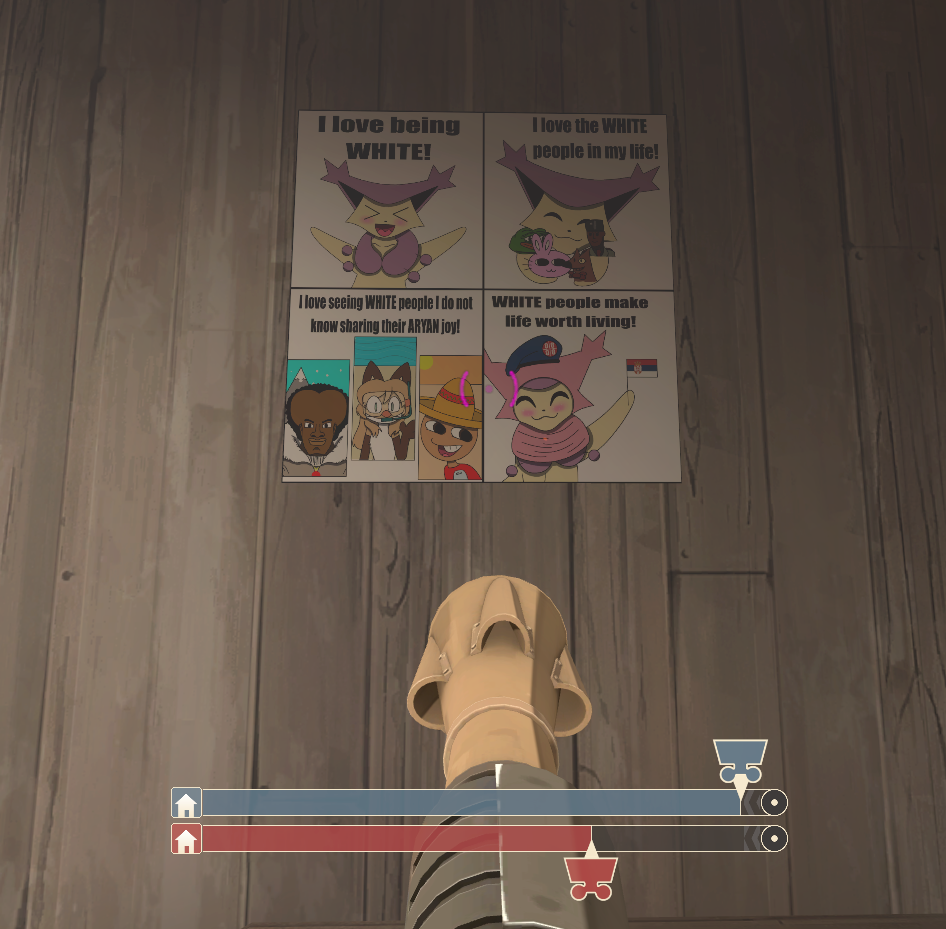Click the blue payload cart icon
The width and height of the screenshot is (946, 929).
coord(740,760)
